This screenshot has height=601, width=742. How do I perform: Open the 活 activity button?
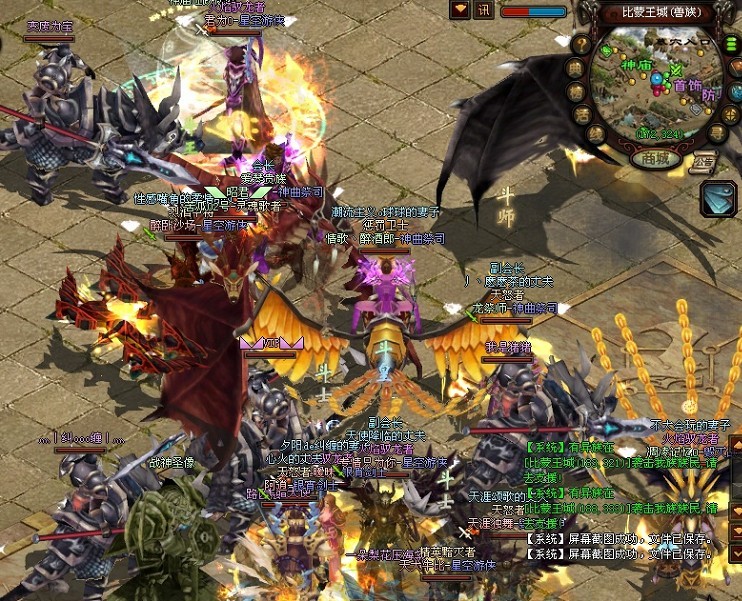tap(583, 116)
